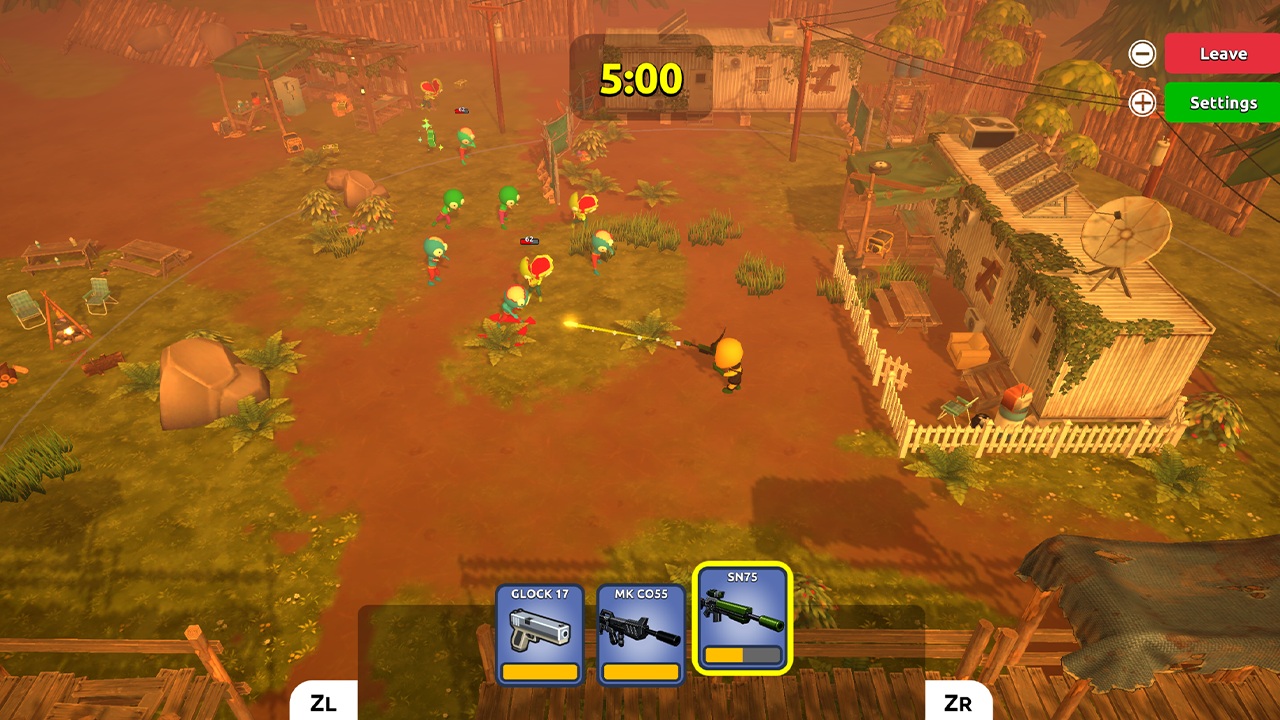Click the Leave button

1221,53
